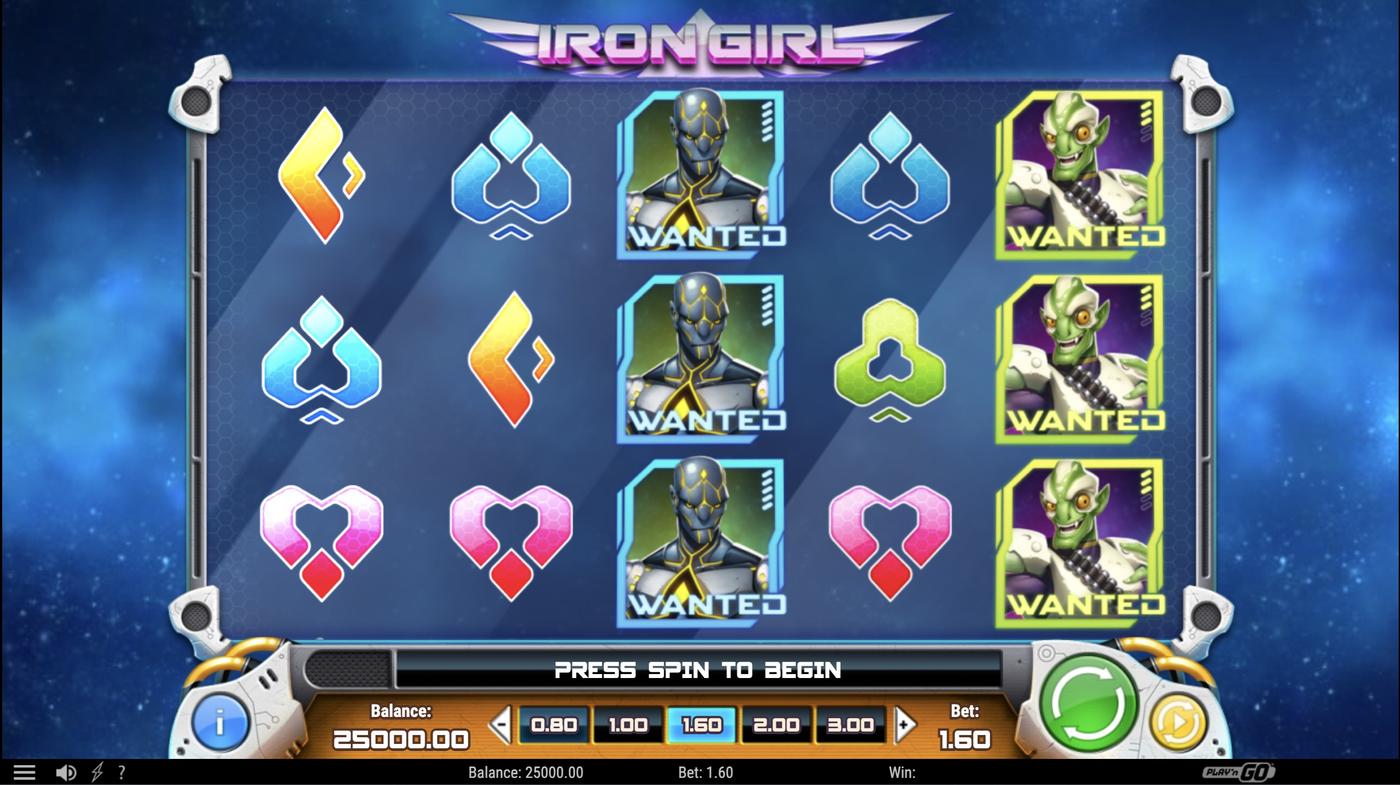Screen dimensions: 1400x785
Task: Enable turbo mode via the lightning icon
Action: [x=95, y=771]
